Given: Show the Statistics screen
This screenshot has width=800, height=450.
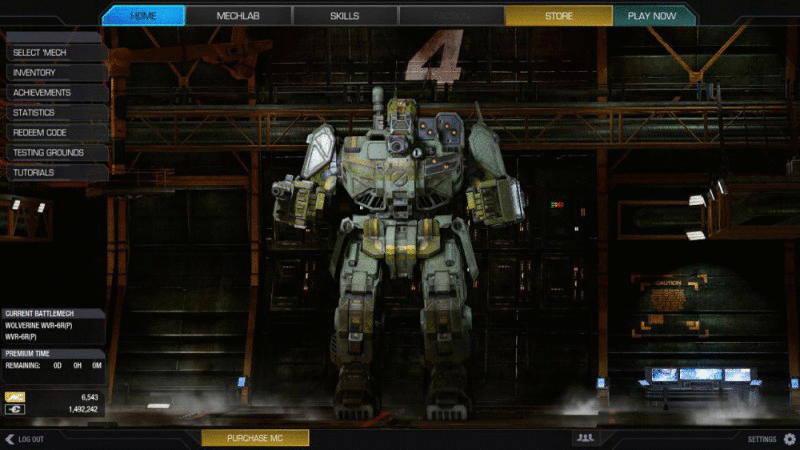Looking at the screenshot, I should pos(54,112).
